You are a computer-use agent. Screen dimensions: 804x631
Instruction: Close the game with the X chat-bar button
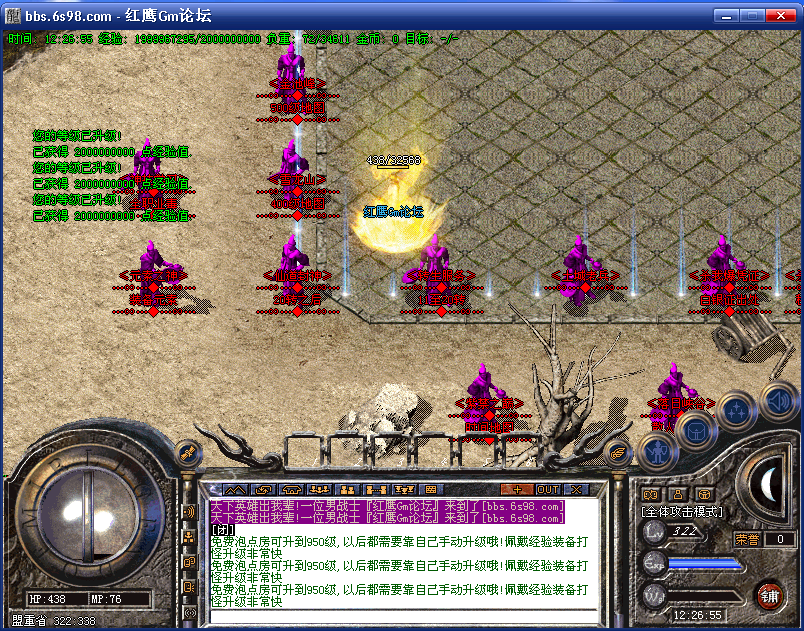[576, 489]
